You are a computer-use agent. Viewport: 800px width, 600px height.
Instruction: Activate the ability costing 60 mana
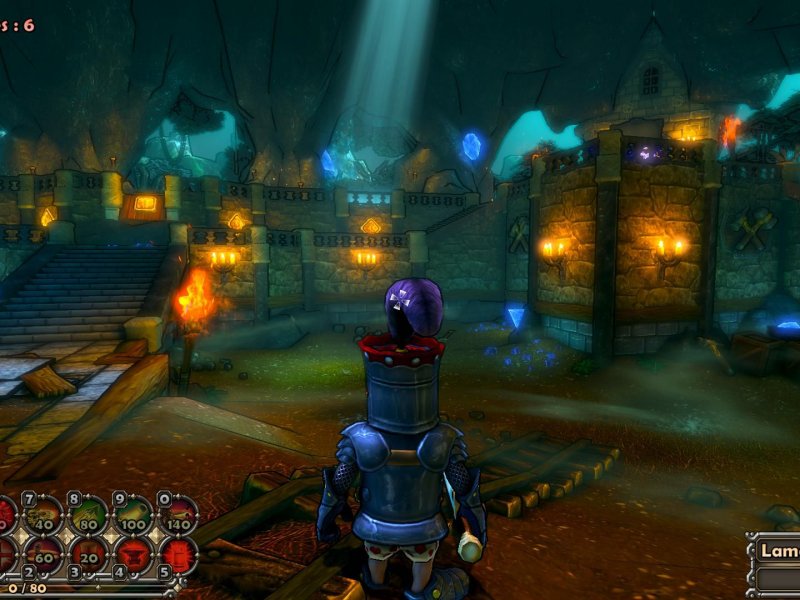(43, 553)
